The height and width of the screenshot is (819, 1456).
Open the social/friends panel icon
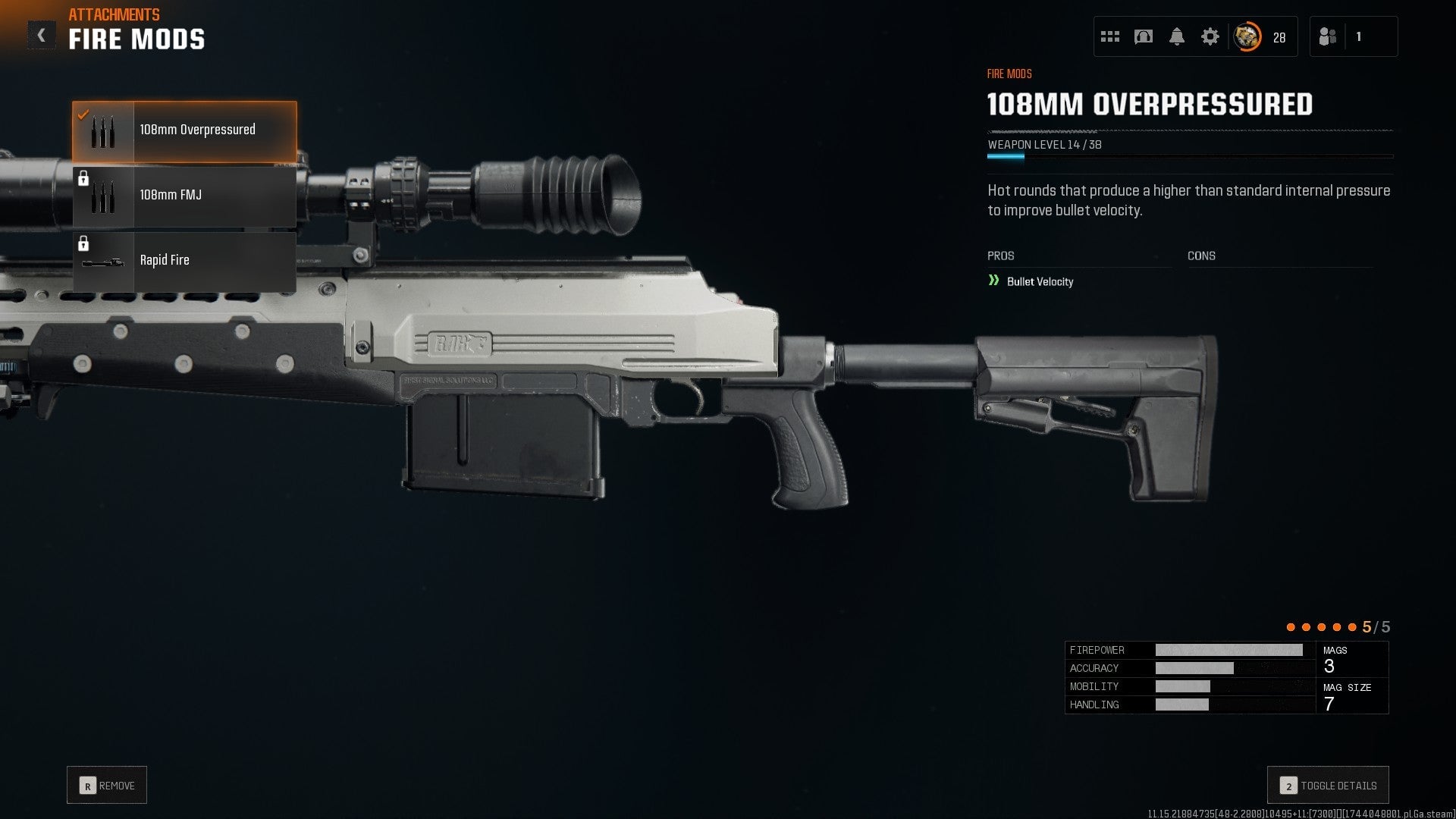[x=1328, y=36]
